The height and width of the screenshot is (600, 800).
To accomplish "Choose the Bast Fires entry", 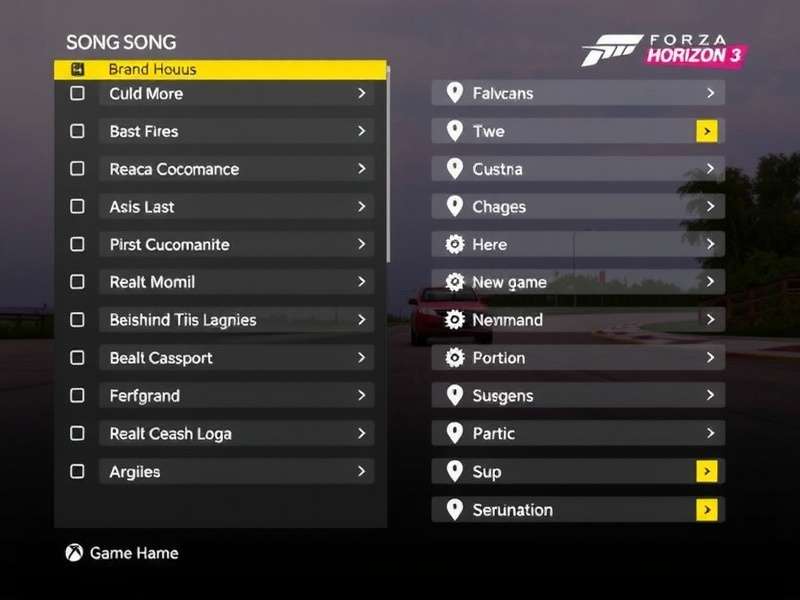I will (x=236, y=131).
